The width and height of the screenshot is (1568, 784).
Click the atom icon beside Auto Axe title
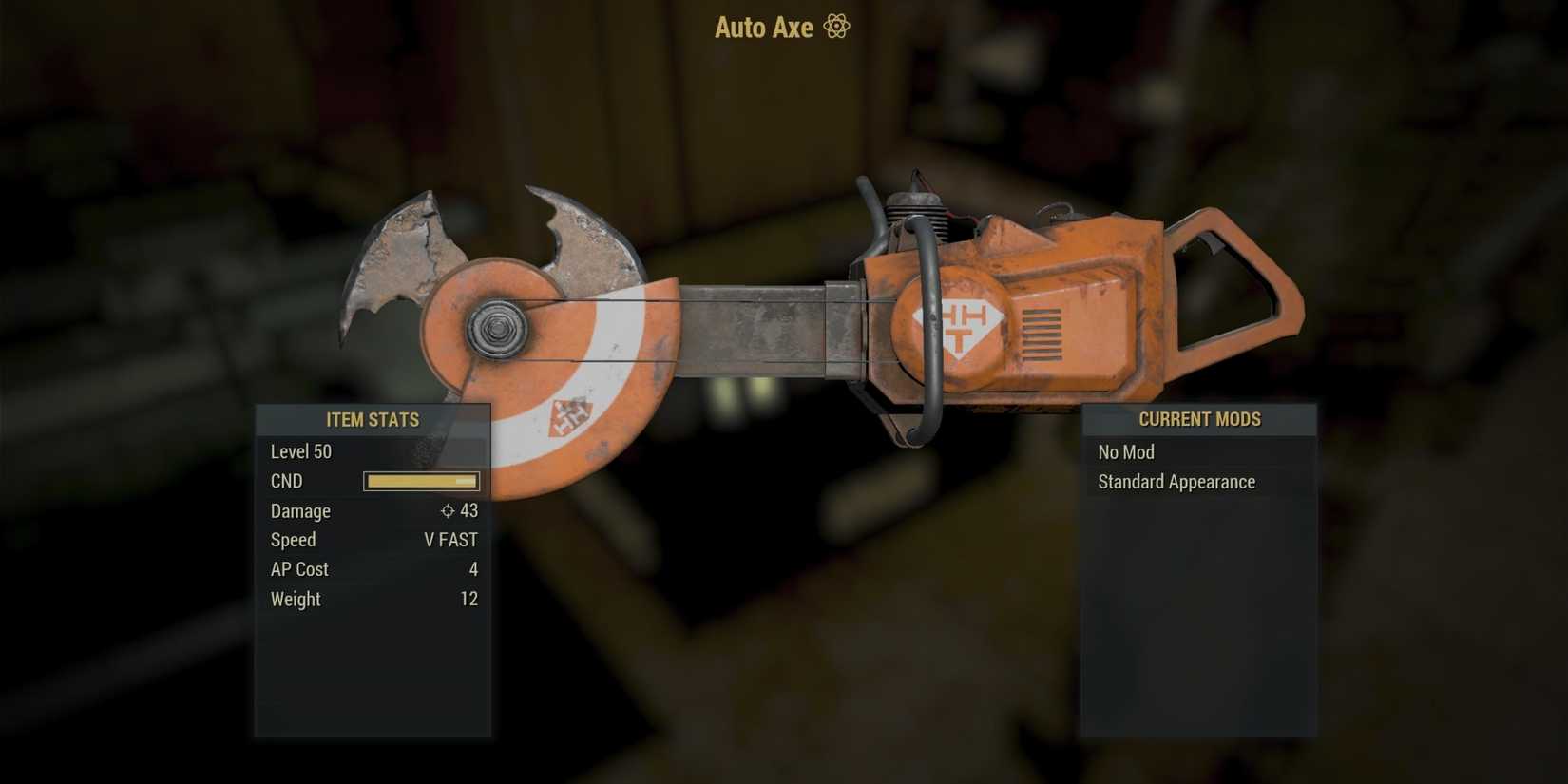[x=836, y=27]
